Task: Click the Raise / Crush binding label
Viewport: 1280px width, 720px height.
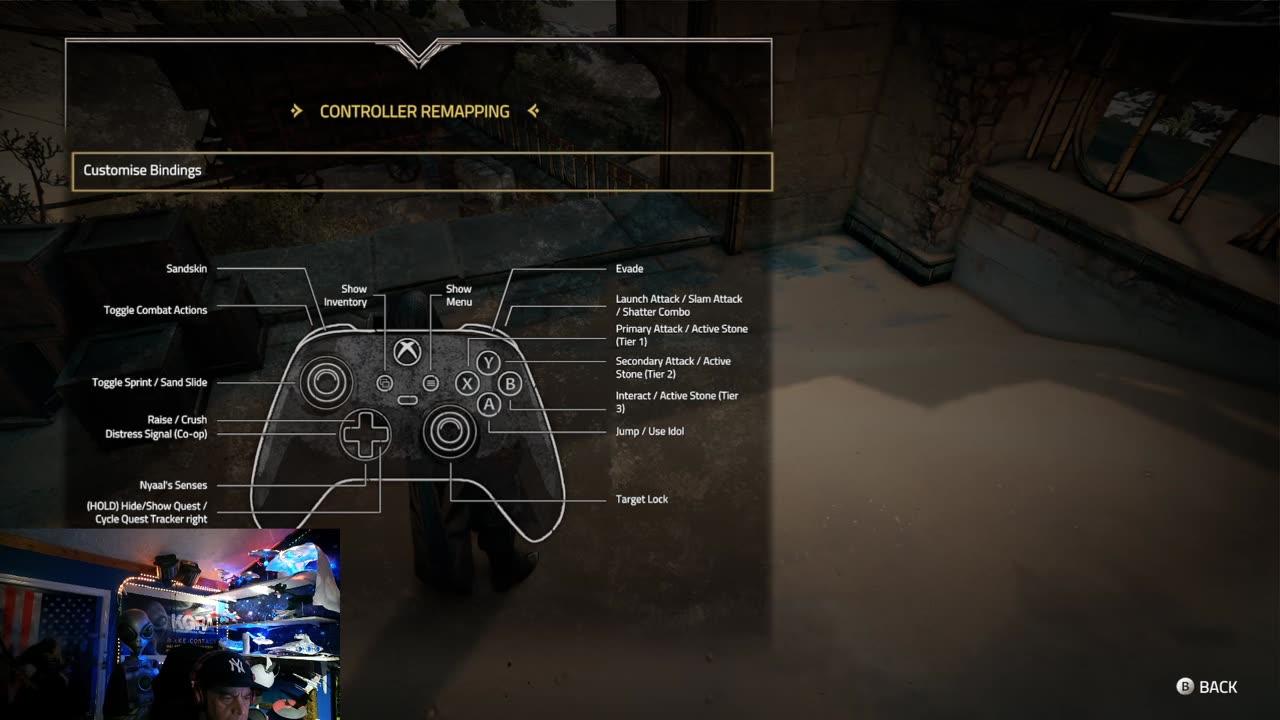Action: (175, 419)
